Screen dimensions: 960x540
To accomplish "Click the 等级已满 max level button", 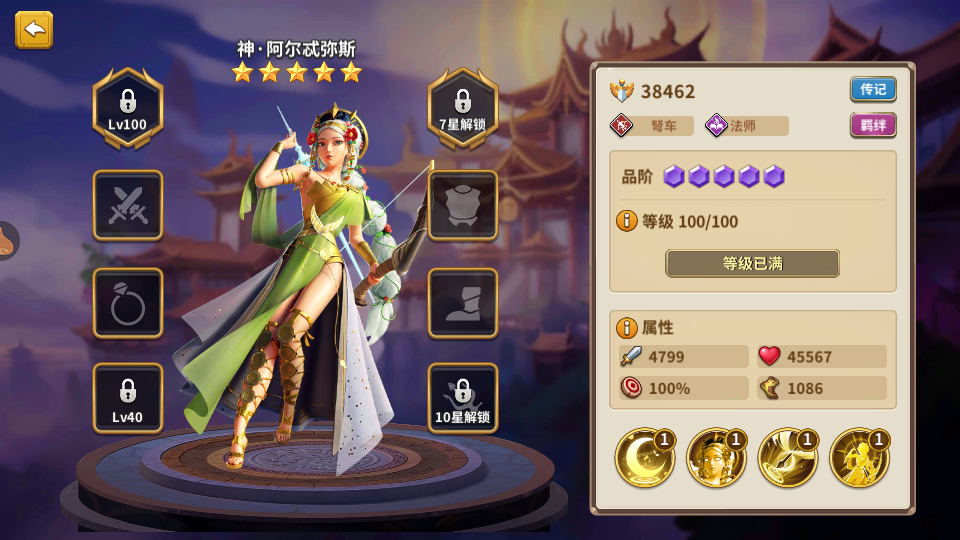I will tap(752, 263).
